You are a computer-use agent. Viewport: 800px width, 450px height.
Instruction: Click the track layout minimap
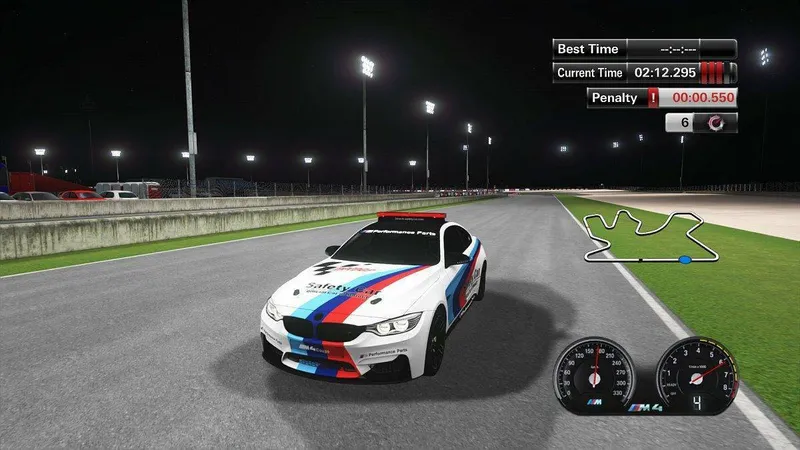pos(643,237)
